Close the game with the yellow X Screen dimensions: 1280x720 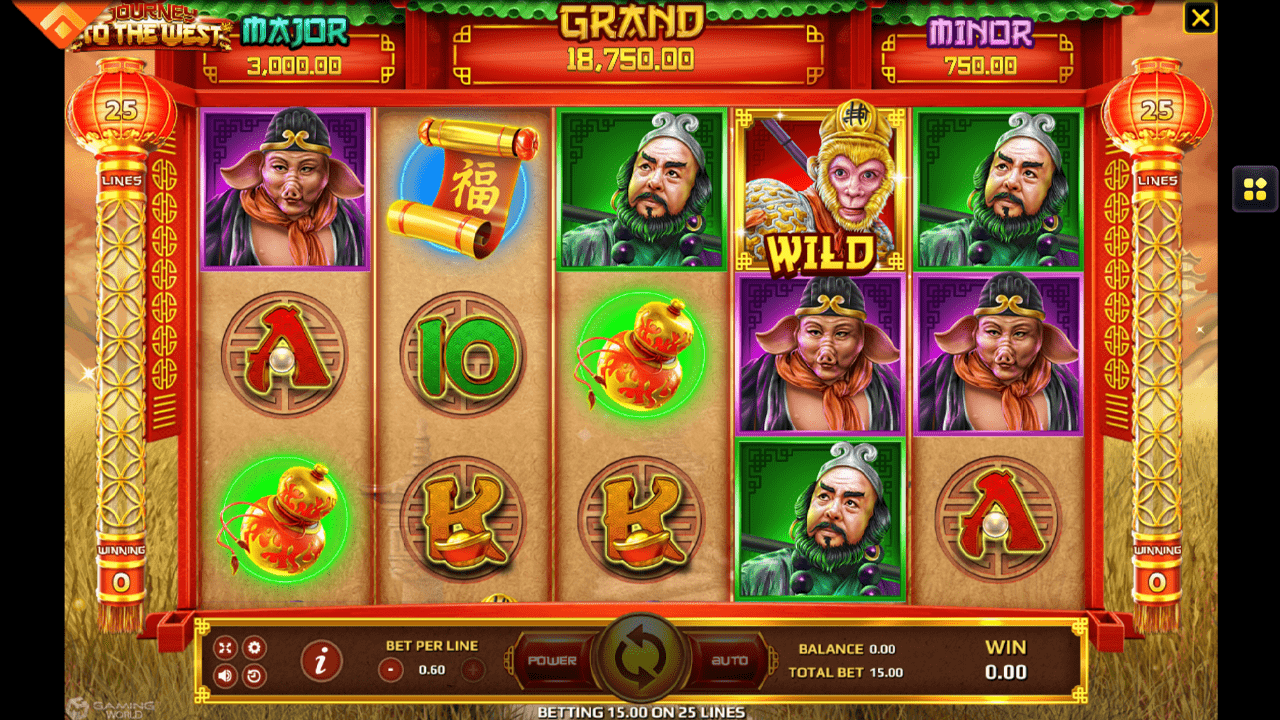pyautogui.click(x=1199, y=17)
